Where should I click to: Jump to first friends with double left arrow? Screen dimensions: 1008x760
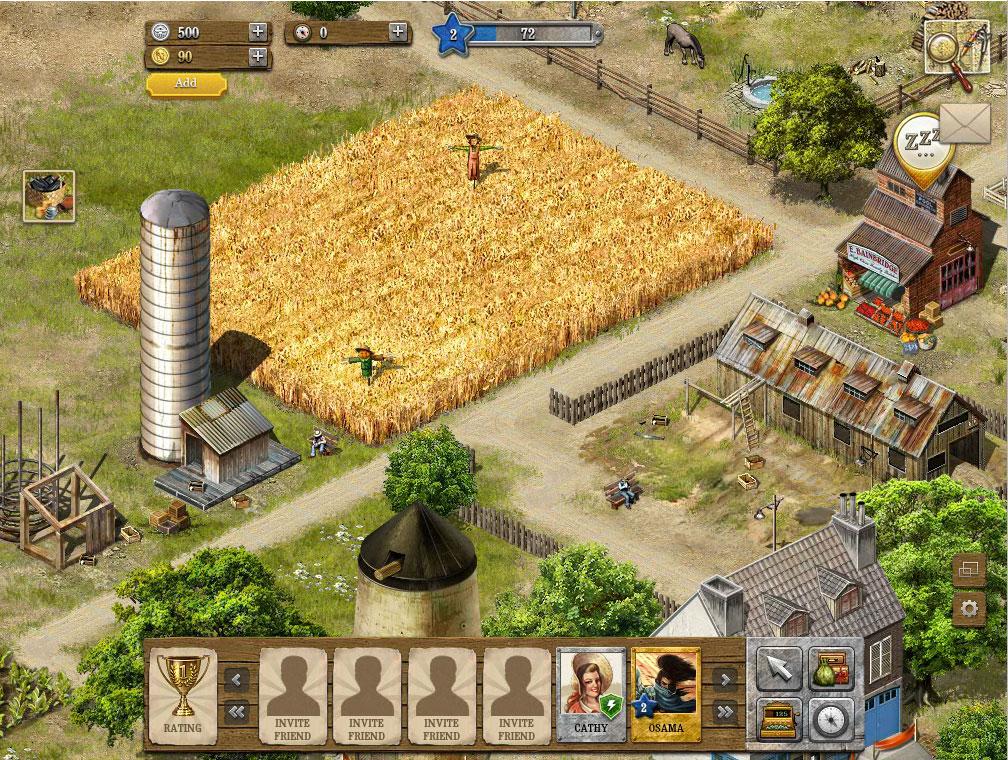click(x=237, y=712)
